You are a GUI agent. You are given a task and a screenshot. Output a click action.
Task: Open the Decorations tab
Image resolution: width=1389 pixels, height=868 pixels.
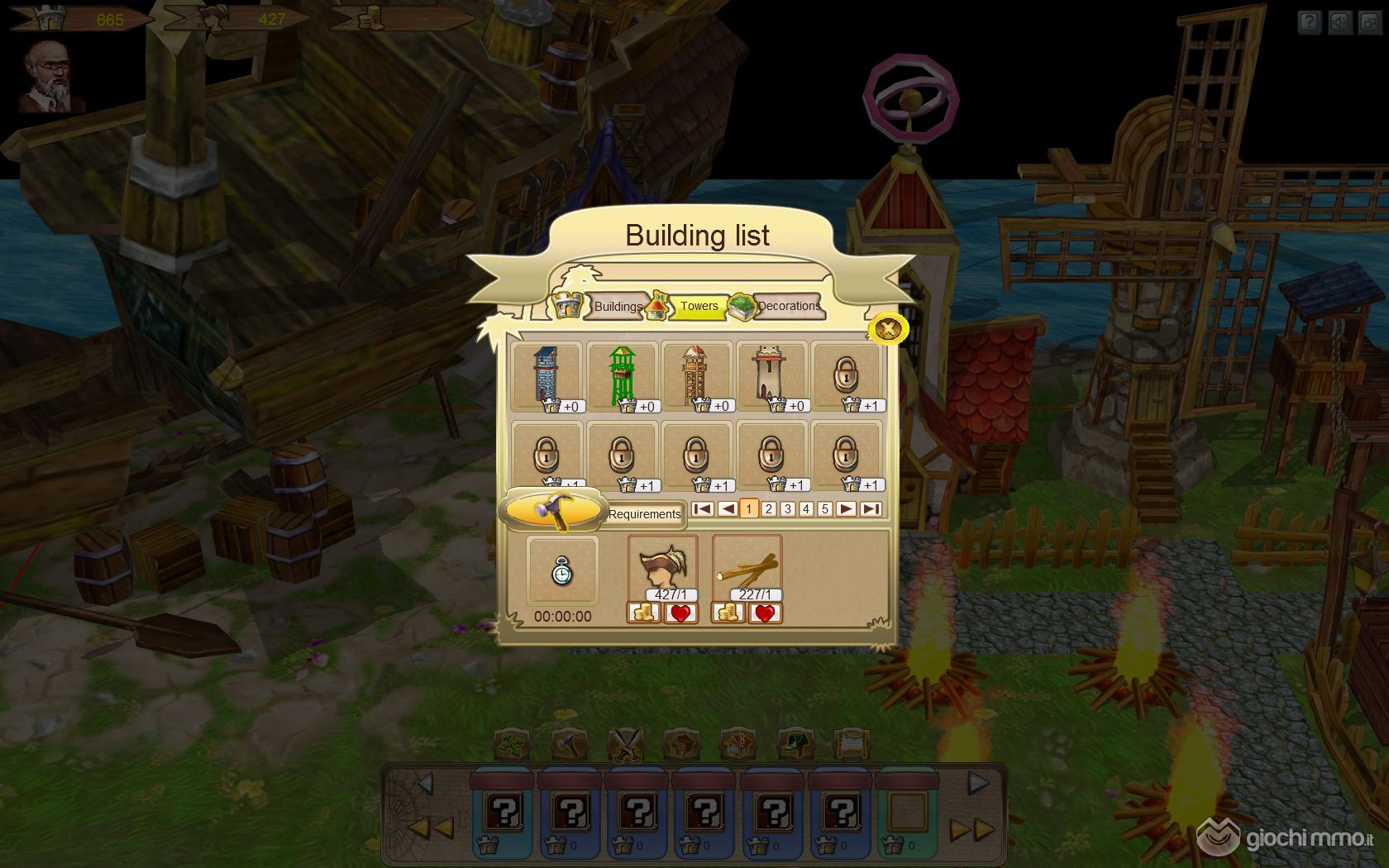[x=788, y=307]
